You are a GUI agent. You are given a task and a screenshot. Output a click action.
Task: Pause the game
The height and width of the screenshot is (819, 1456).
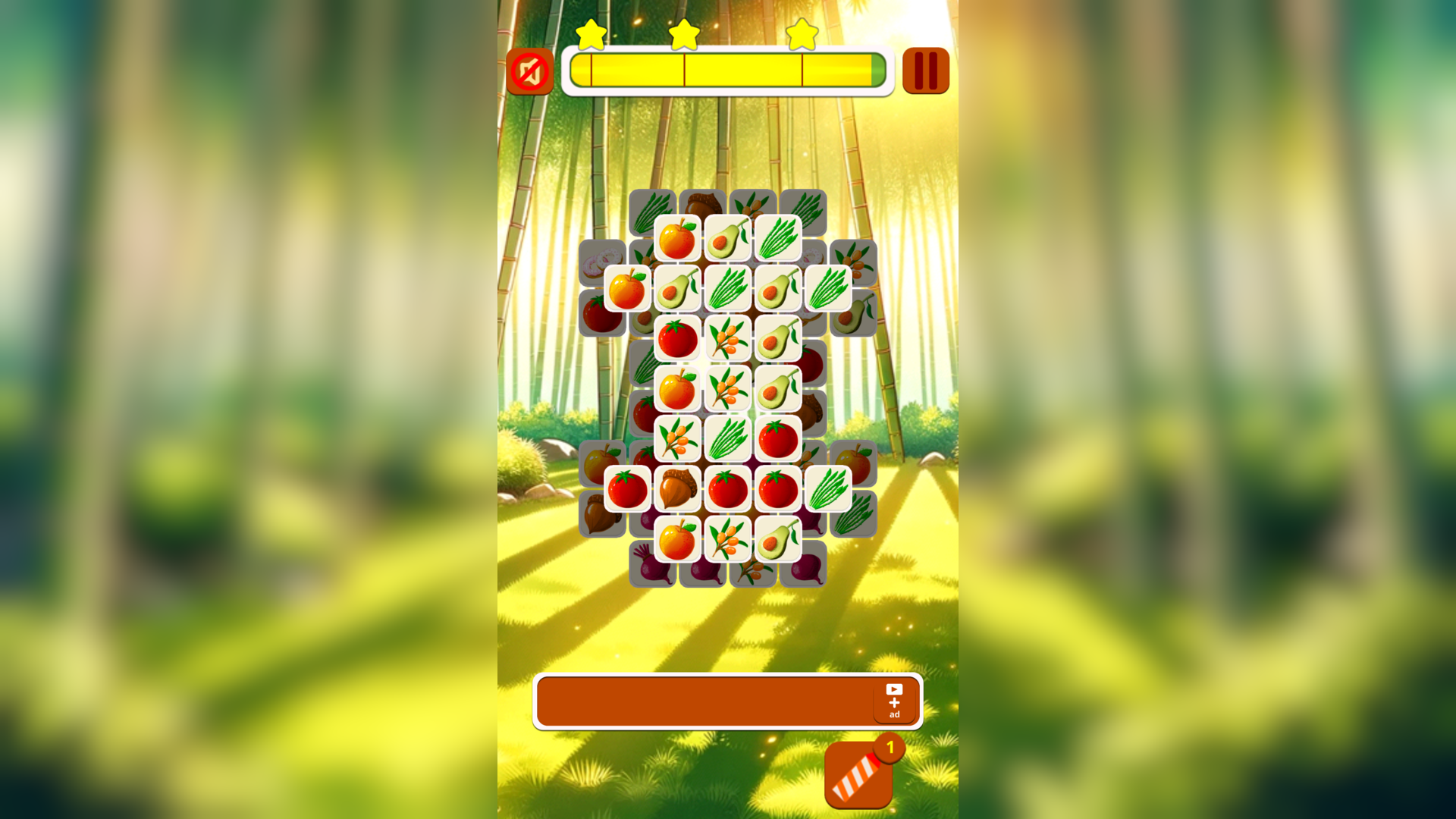tap(925, 70)
